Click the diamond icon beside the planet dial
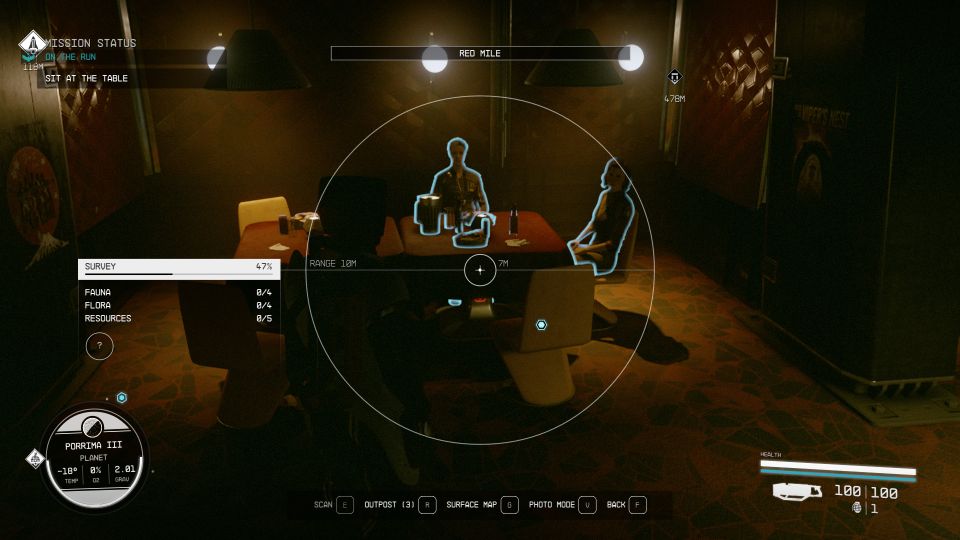 coord(34,459)
